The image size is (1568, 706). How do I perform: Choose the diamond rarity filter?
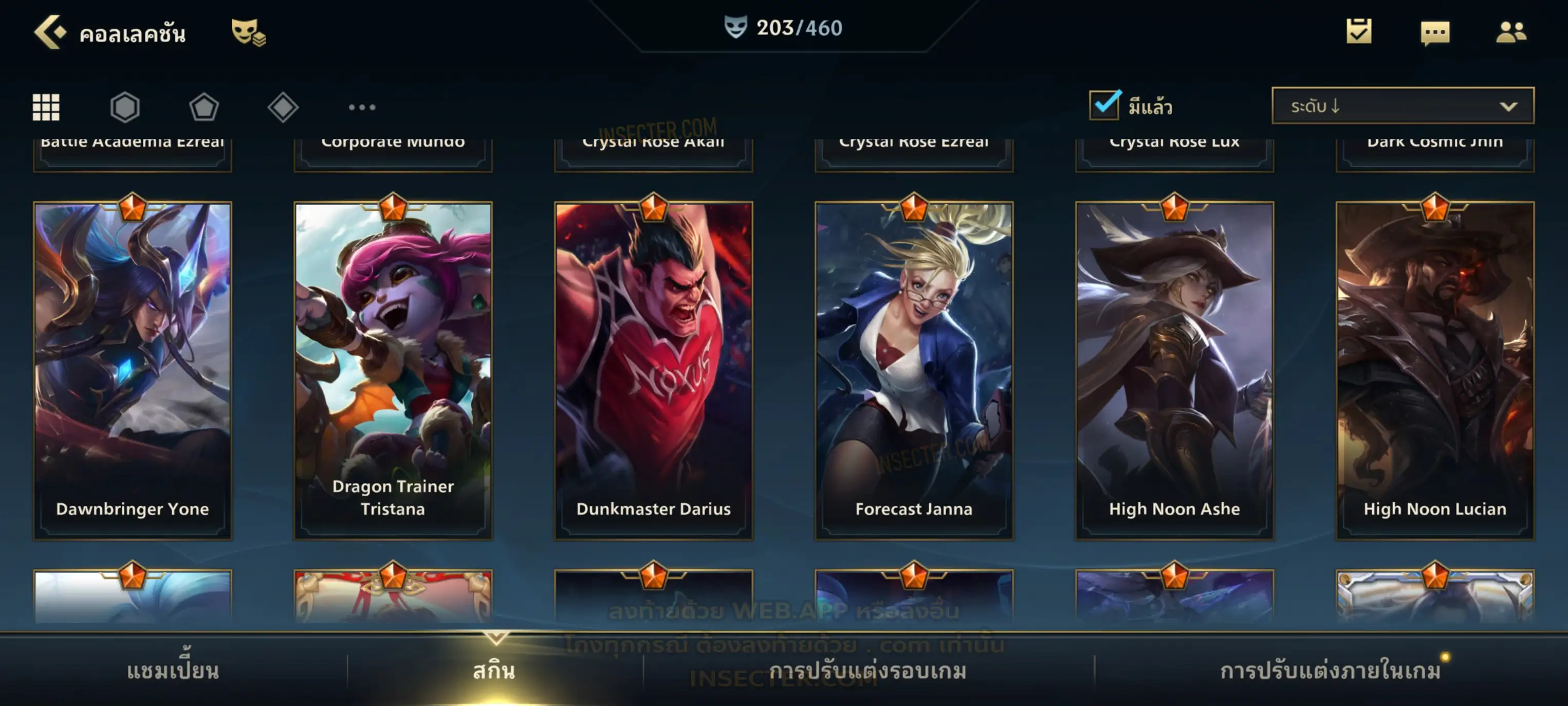click(x=283, y=107)
